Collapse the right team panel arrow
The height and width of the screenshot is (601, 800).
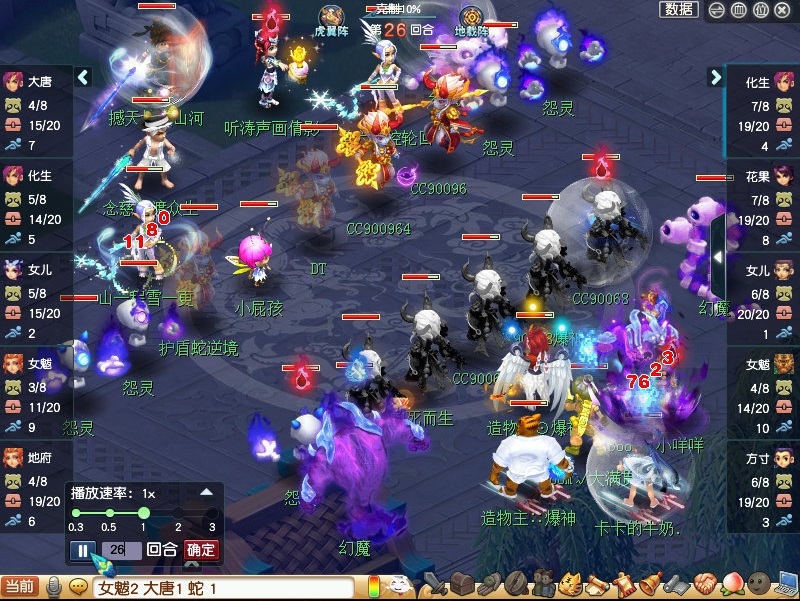click(x=716, y=77)
